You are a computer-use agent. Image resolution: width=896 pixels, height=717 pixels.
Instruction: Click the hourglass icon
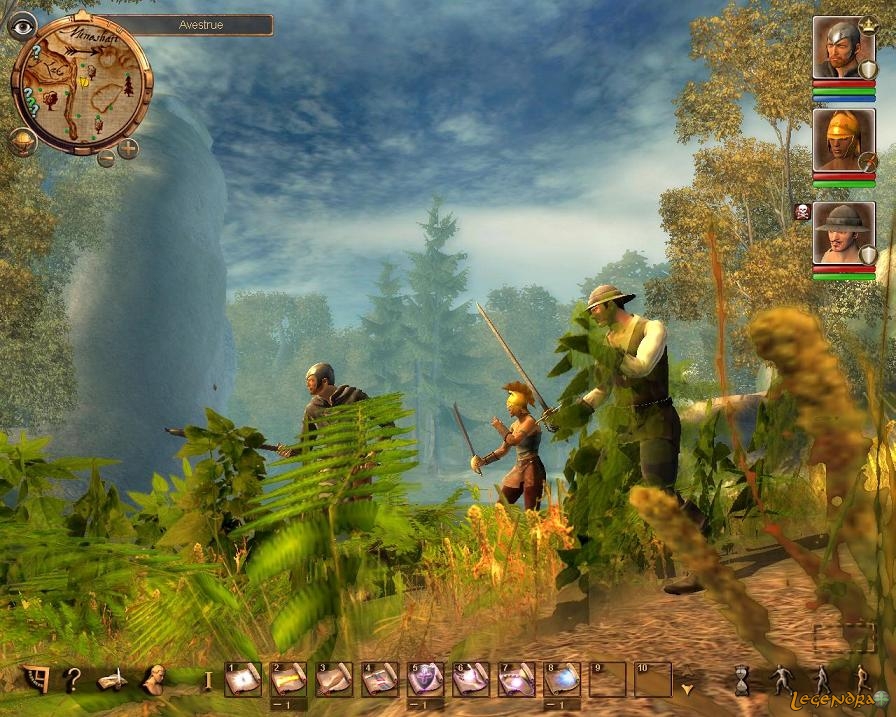pyautogui.click(x=742, y=680)
